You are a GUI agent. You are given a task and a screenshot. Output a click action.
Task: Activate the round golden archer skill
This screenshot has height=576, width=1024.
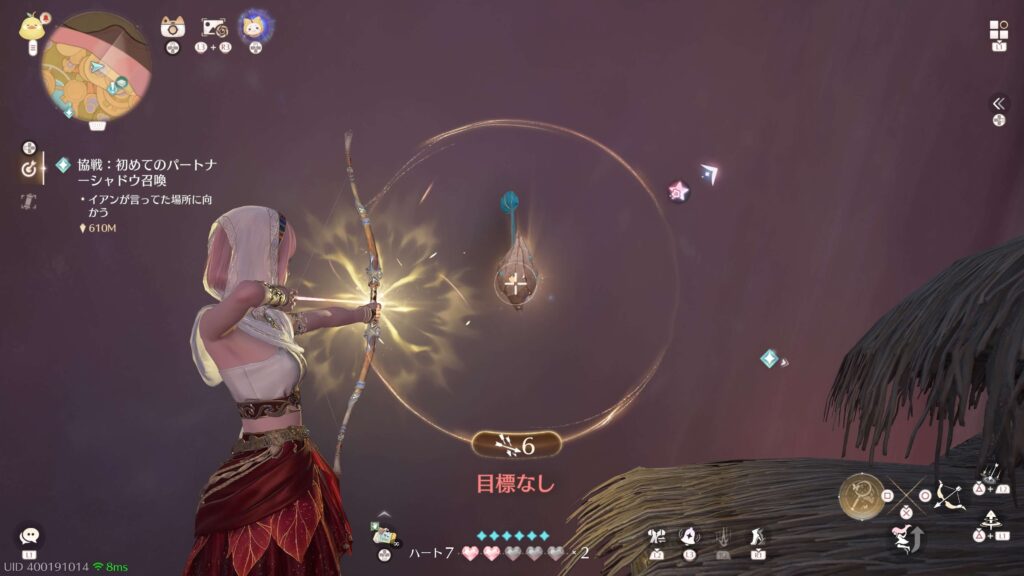[x=861, y=495]
